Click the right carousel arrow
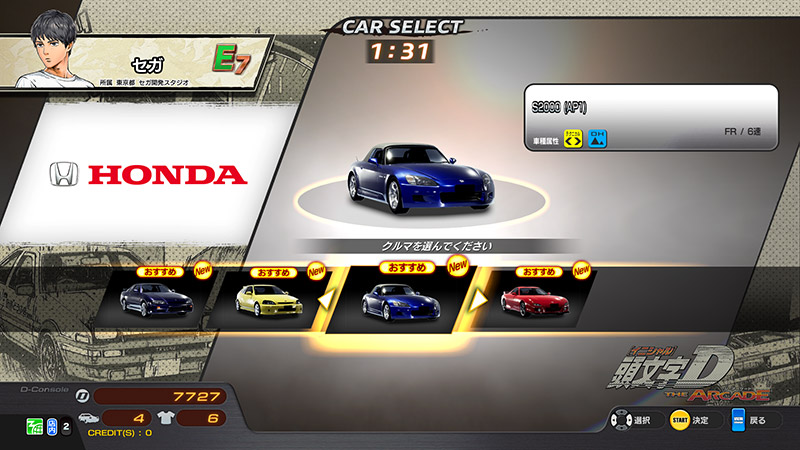The height and width of the screenshot is (450, 800). click(480, 298)
